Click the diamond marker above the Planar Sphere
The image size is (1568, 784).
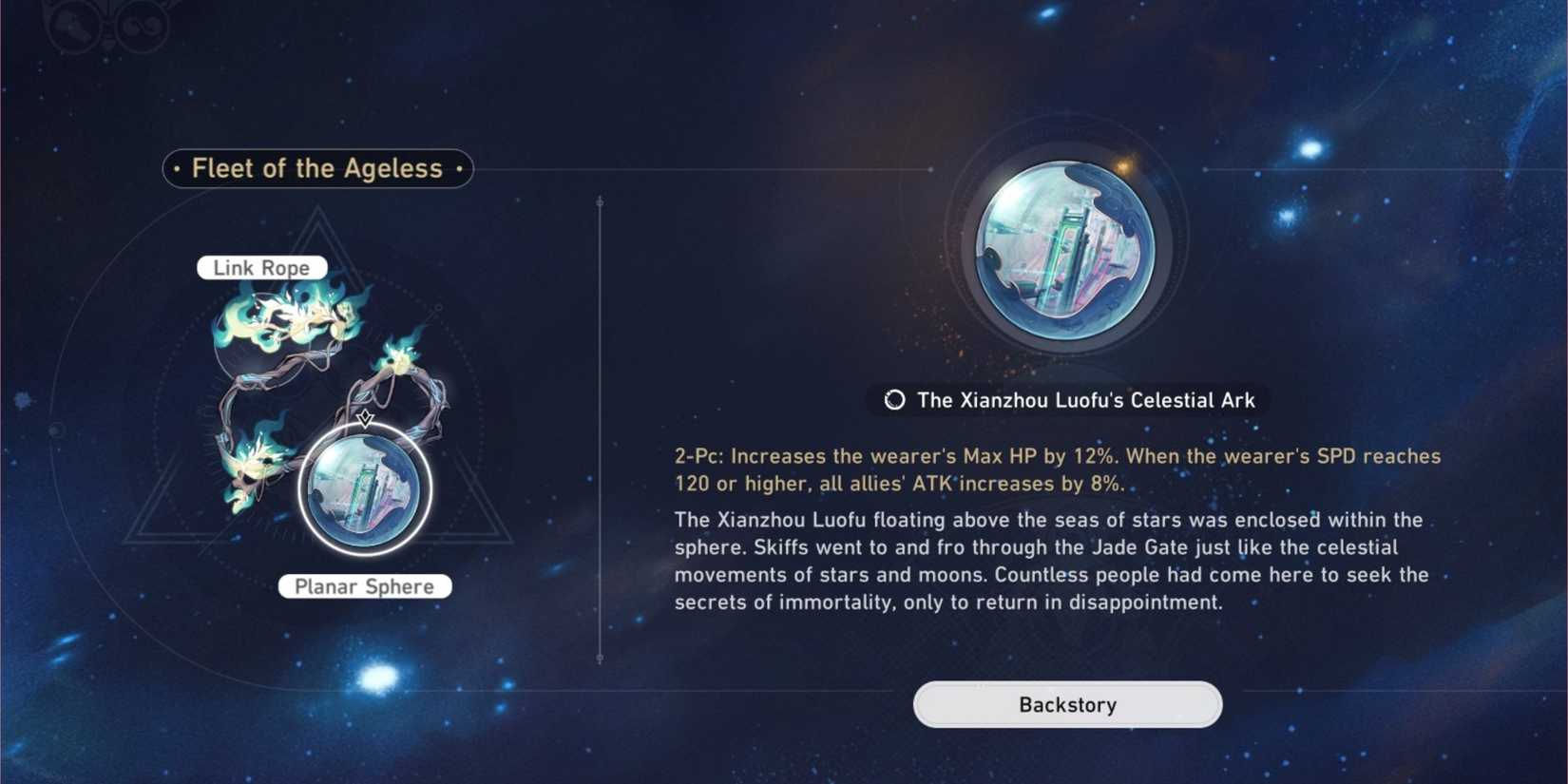tap(364, 418)
